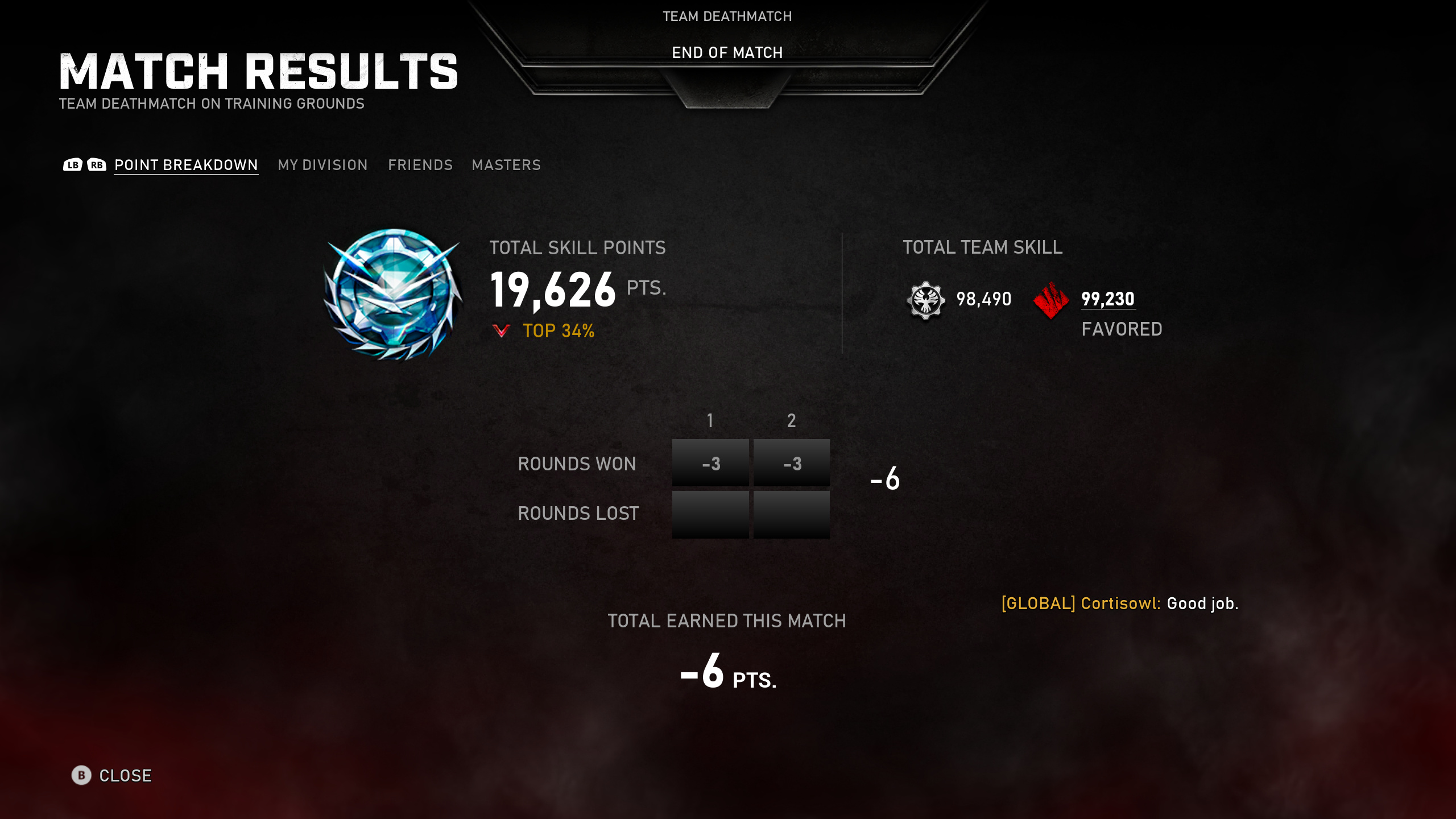
Task: Show the Friends leaderboard tab
Action: pyautogui.click(x=420, y=165)
